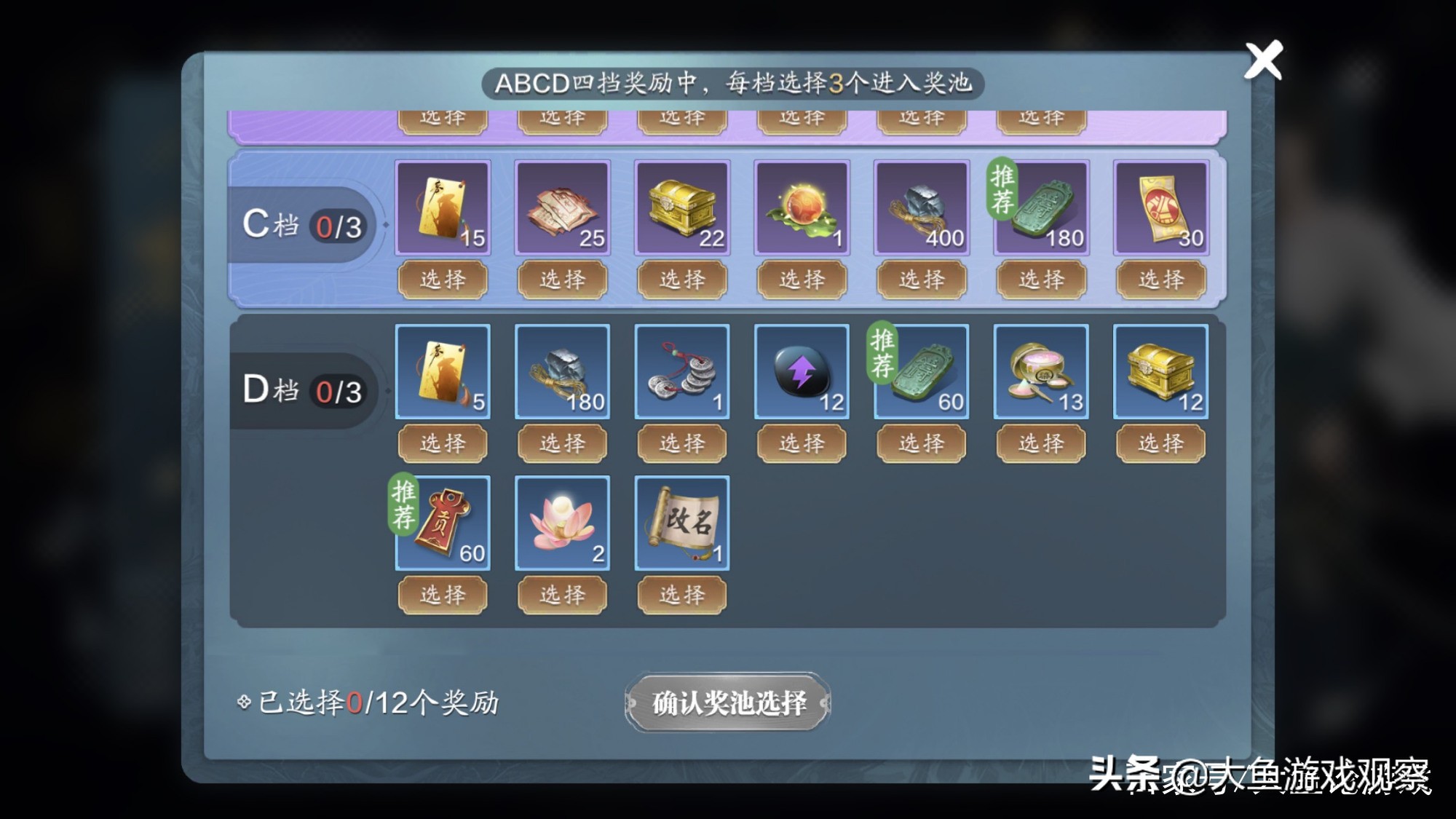
Task: Click the pink powder item showing 13
Action: coord(1040,373)
